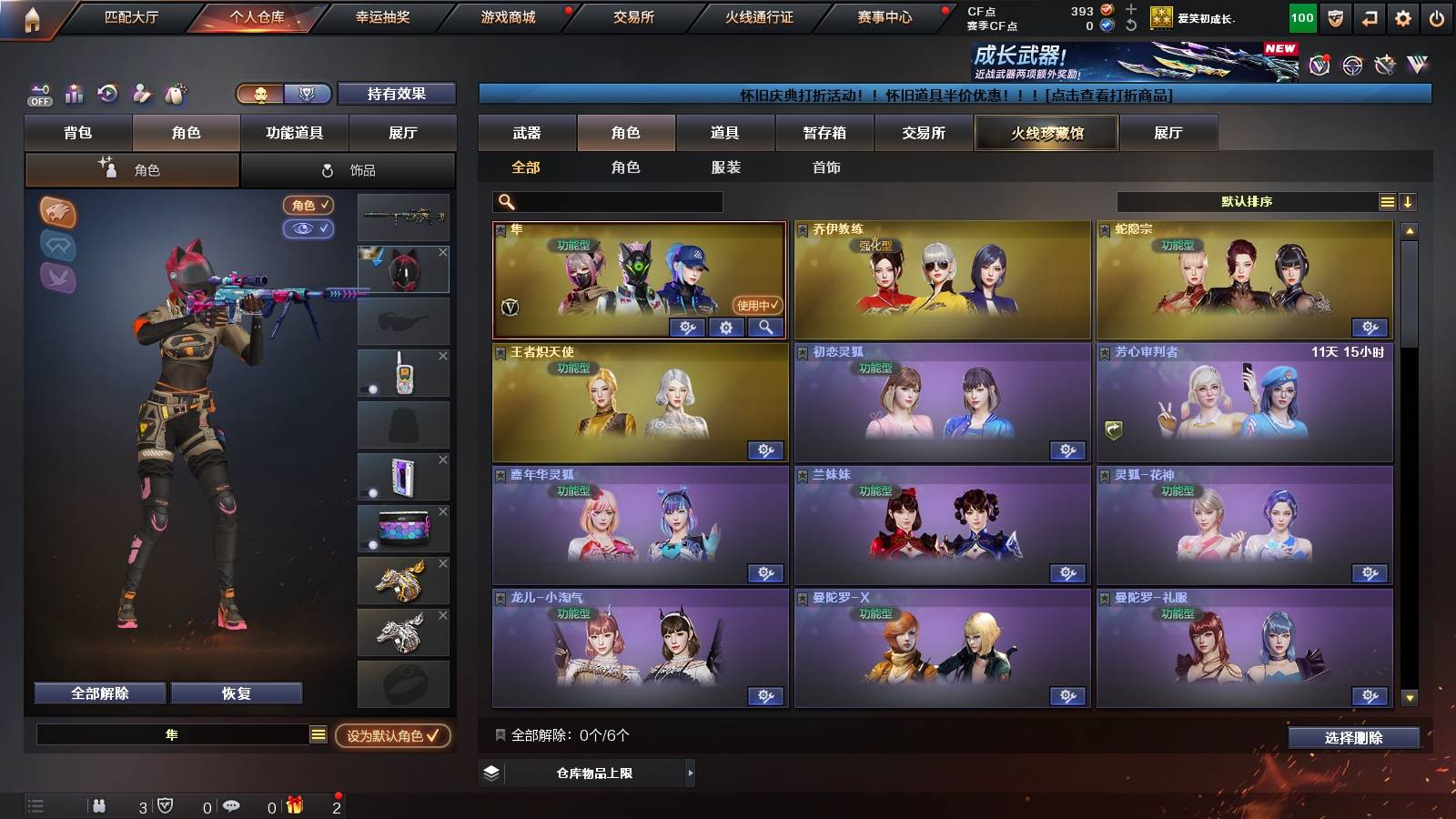Click the gift icon in the bottom bar
Image resolution: width=1456 pixels, height=819 pixels.
(293, 806)
